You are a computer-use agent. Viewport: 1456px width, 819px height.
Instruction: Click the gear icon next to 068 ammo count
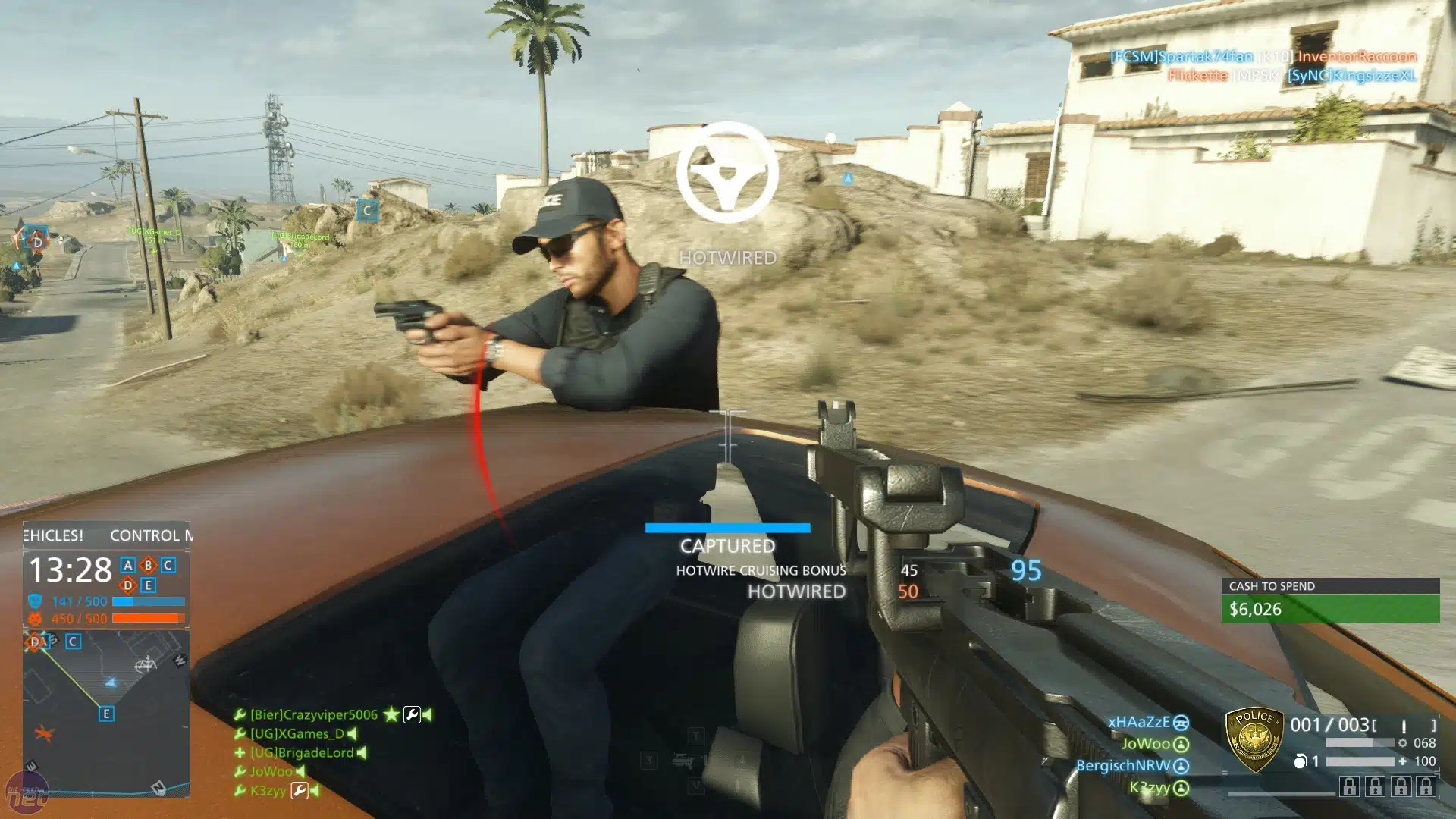coord(1403,743)
